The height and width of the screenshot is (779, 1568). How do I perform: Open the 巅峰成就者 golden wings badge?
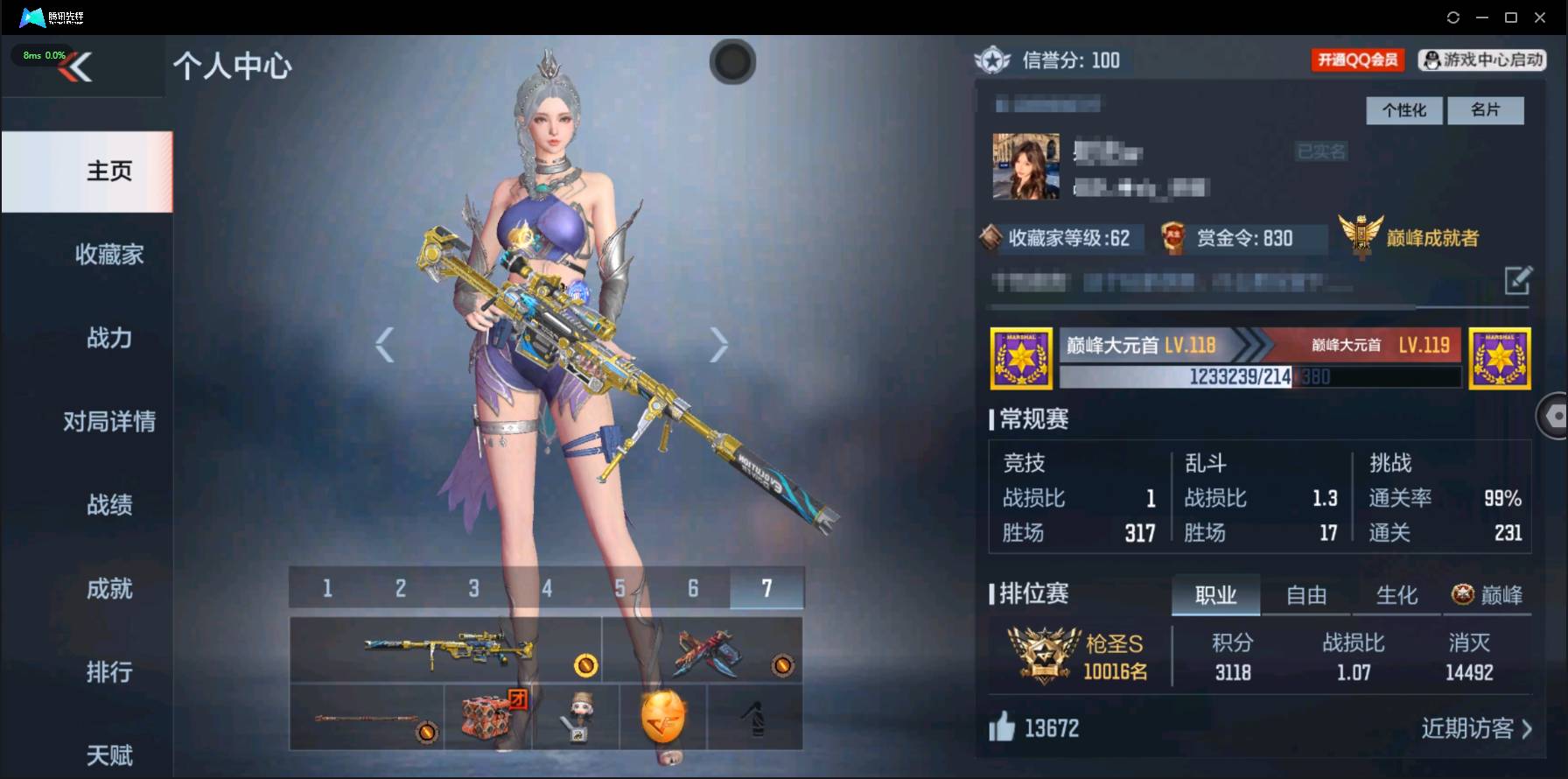tap(1360, 233)
